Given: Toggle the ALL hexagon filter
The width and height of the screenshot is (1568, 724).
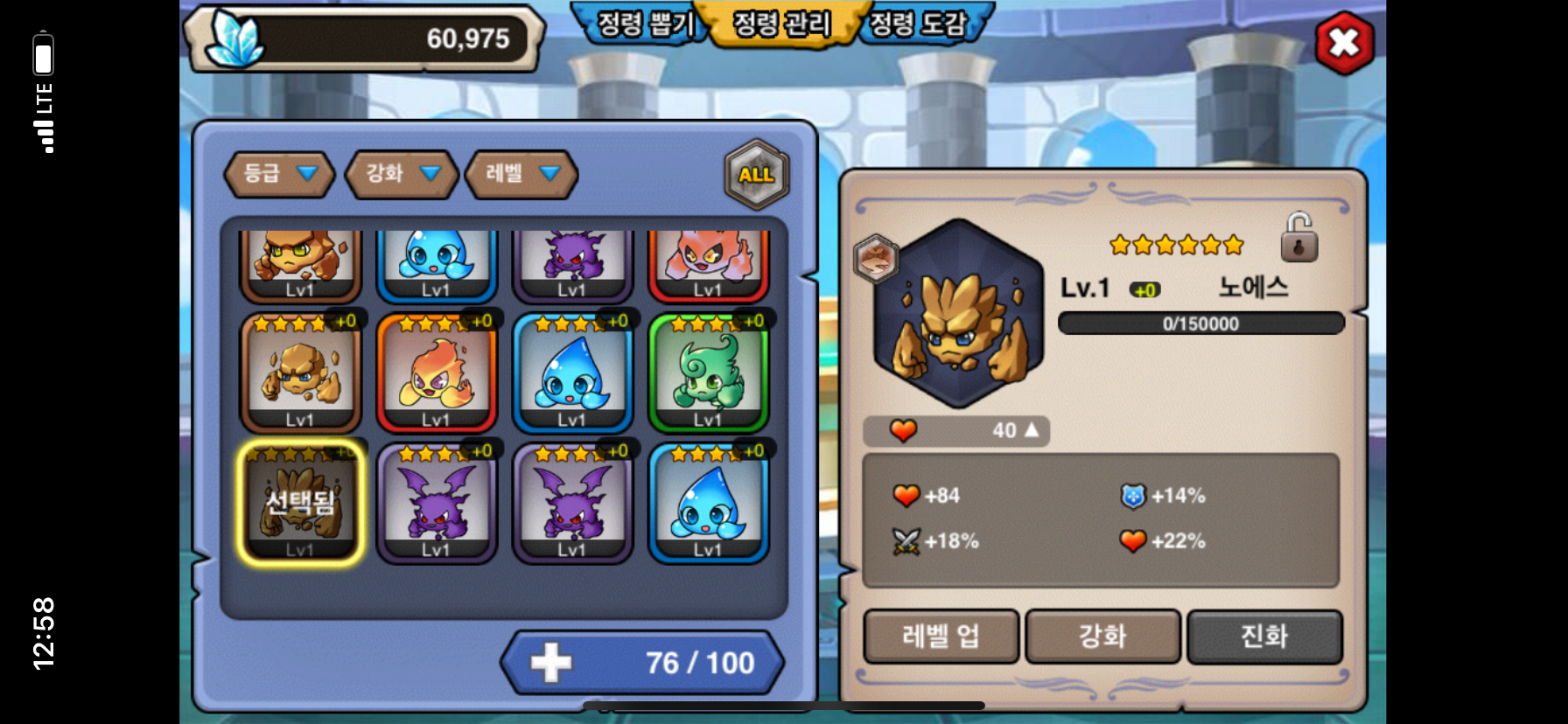Looking at the screenshot, I should (x=757, y=175).
